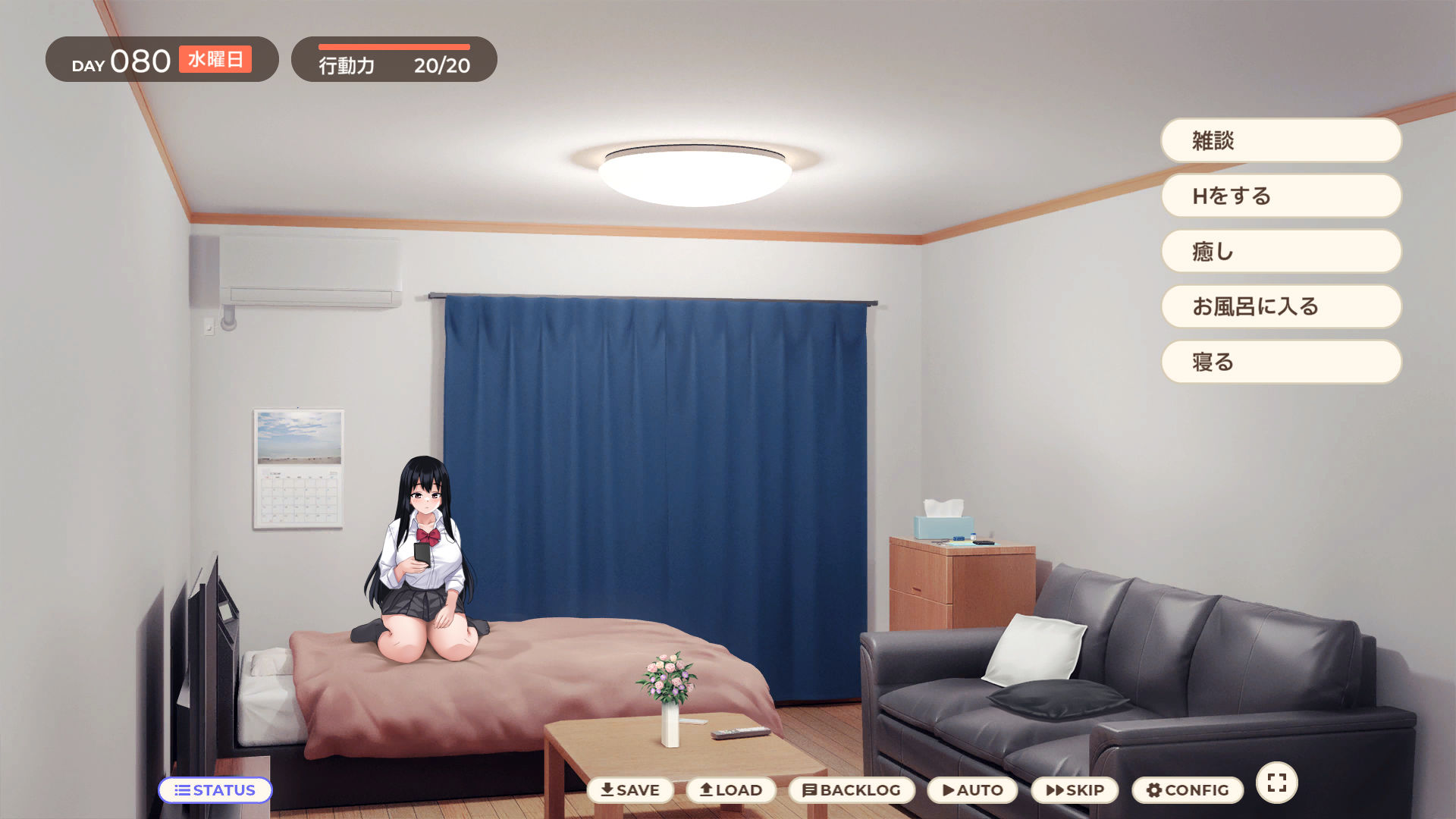Click the fullscreen icon in the corner

(1276, 781)
